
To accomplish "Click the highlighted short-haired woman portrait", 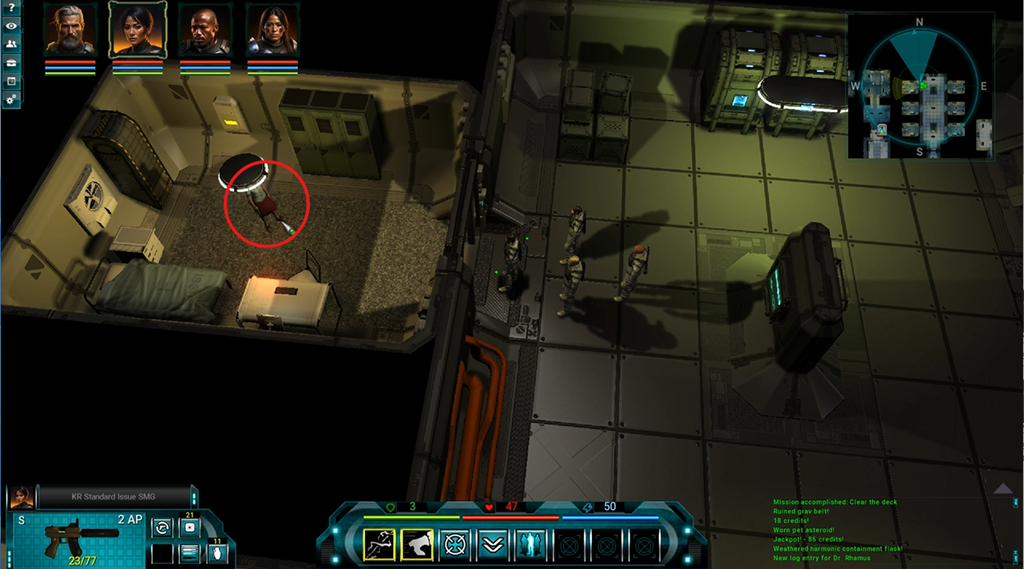I will (137, 31).
